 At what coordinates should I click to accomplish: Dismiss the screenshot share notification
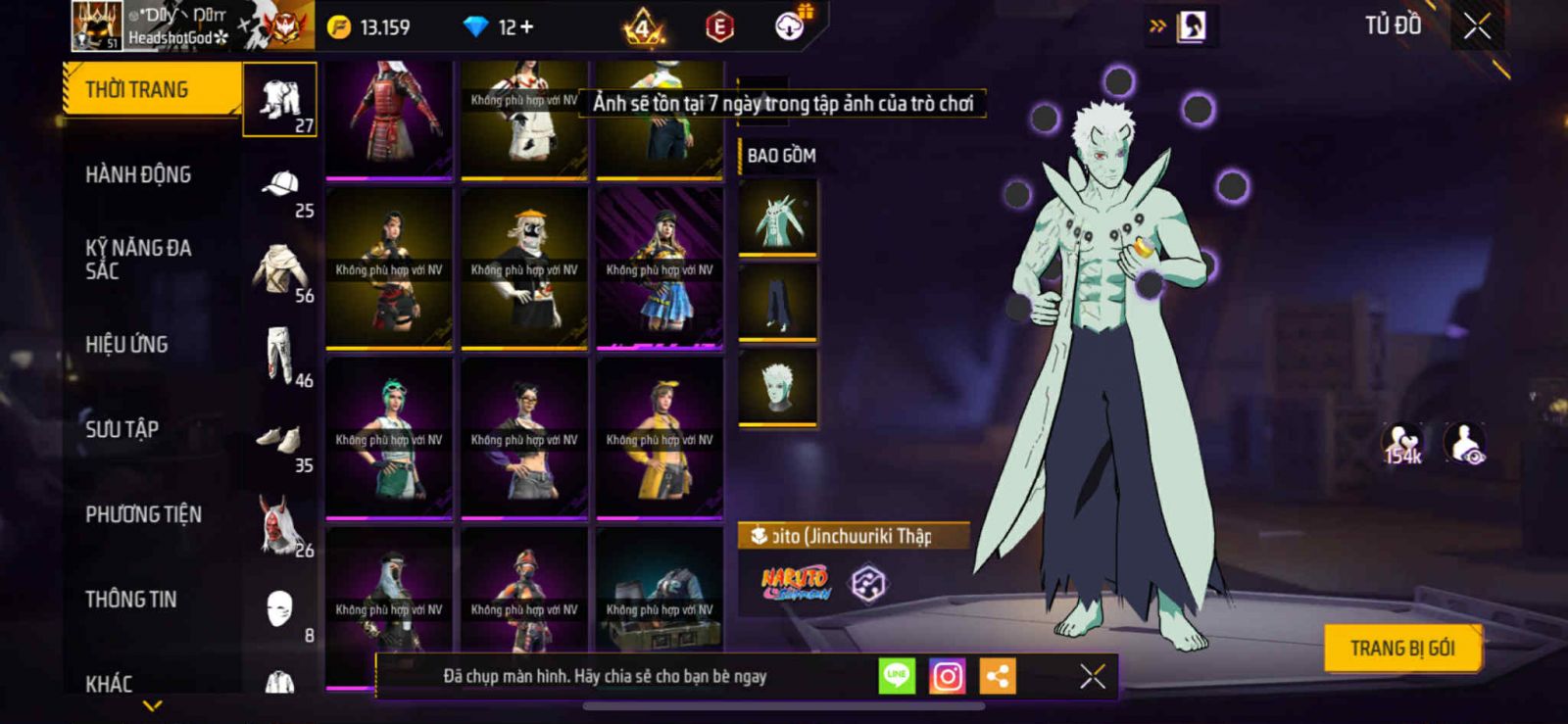tap(1093, 676)
